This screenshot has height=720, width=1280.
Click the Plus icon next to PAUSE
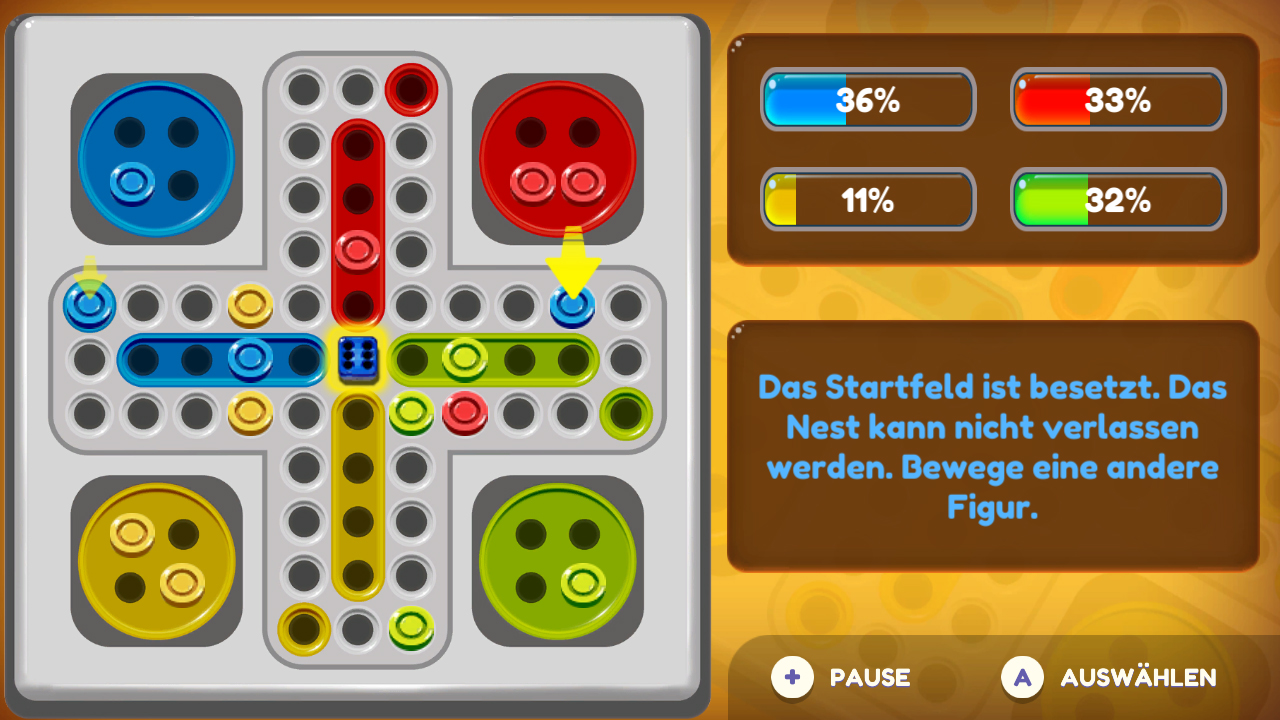pos(793,677)
